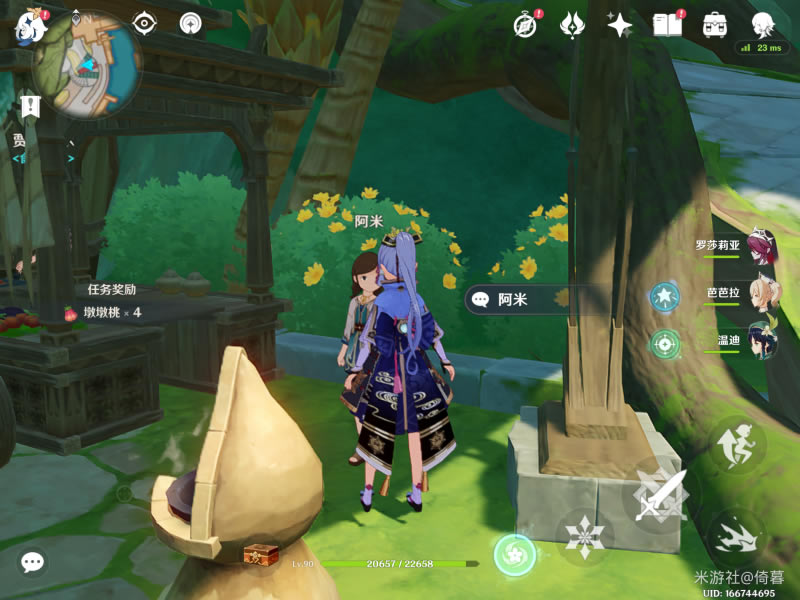Trigger the glowing elemental burst button

(x=515, y=553)
